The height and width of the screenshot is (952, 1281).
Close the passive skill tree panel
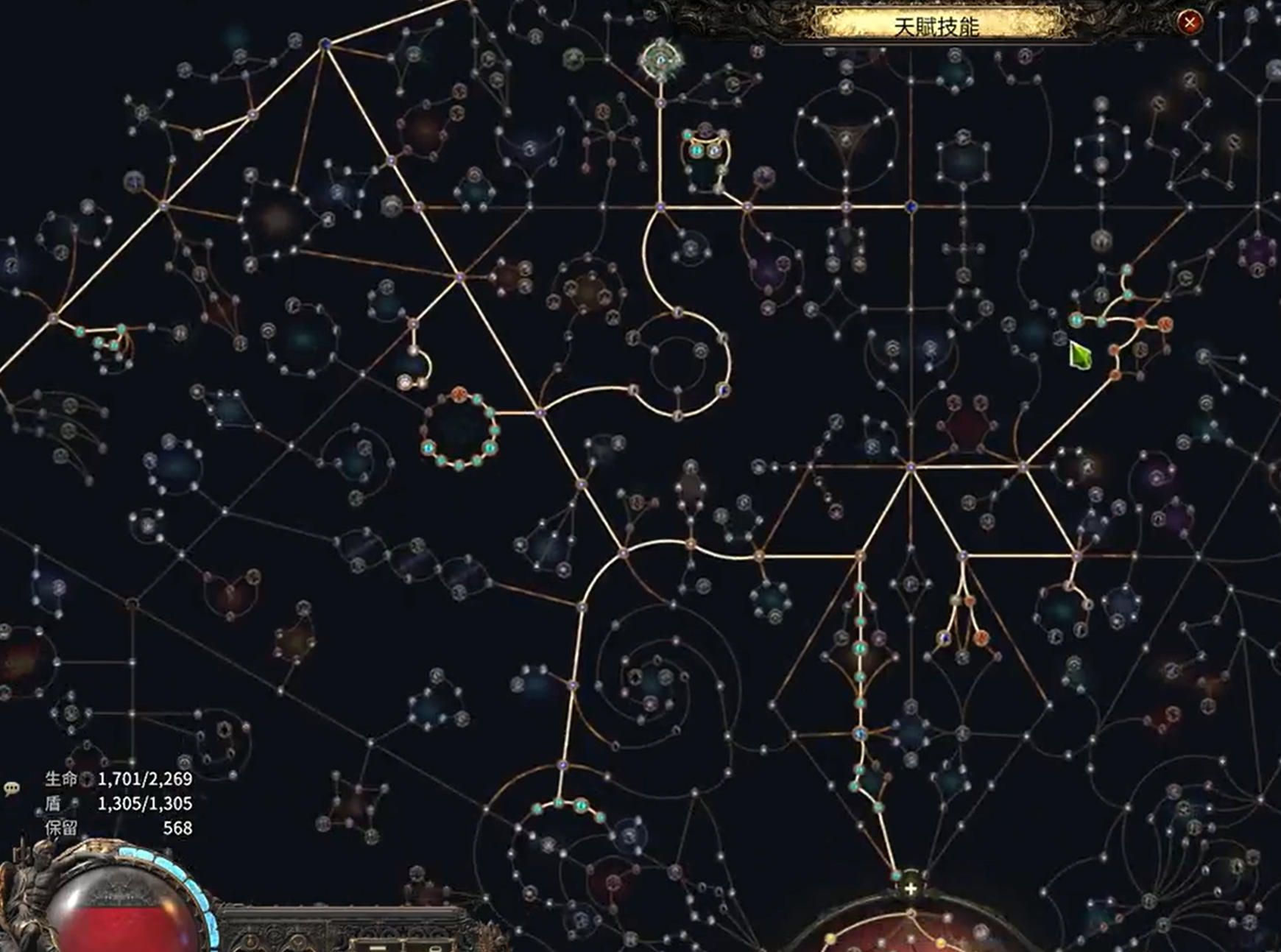coord(1189,23)
